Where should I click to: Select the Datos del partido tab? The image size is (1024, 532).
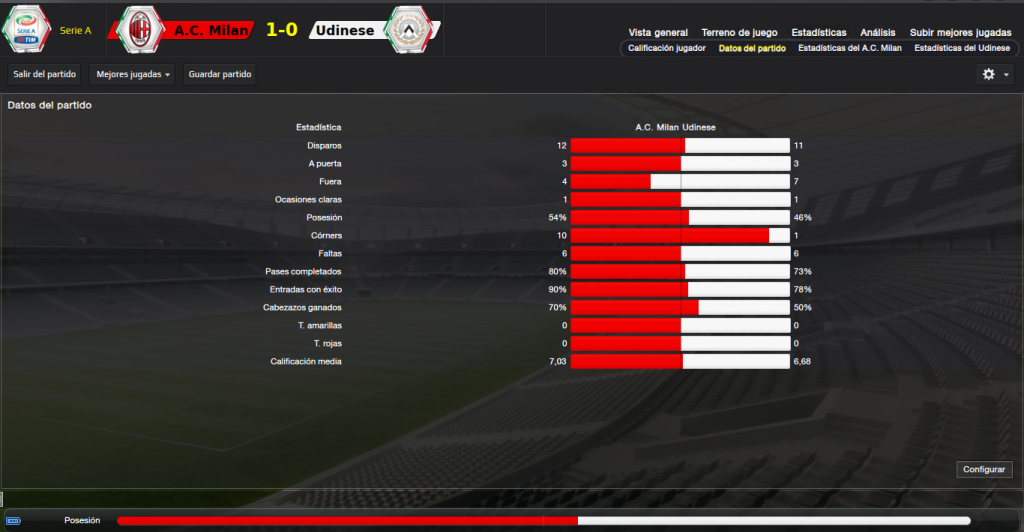(752, 48)
